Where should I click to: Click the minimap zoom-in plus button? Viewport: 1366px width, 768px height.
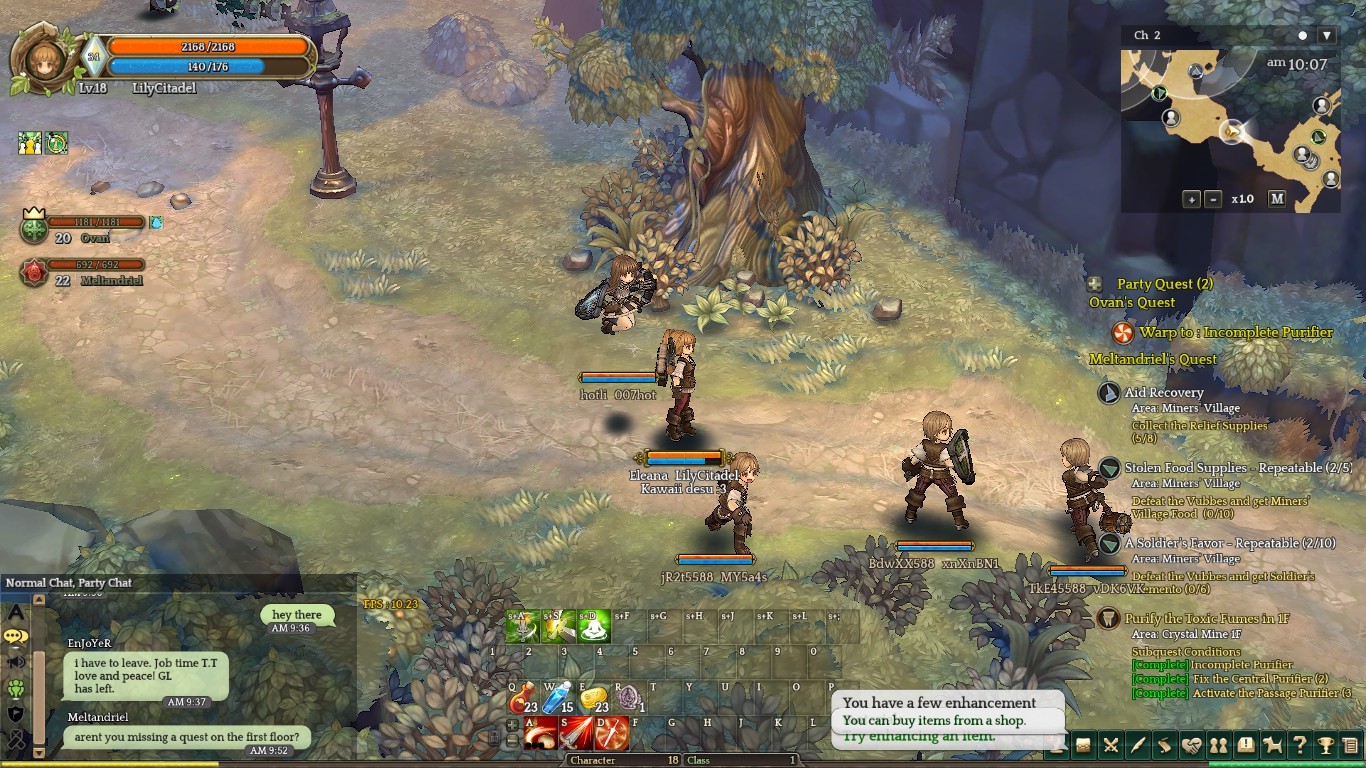point(1191,199)
